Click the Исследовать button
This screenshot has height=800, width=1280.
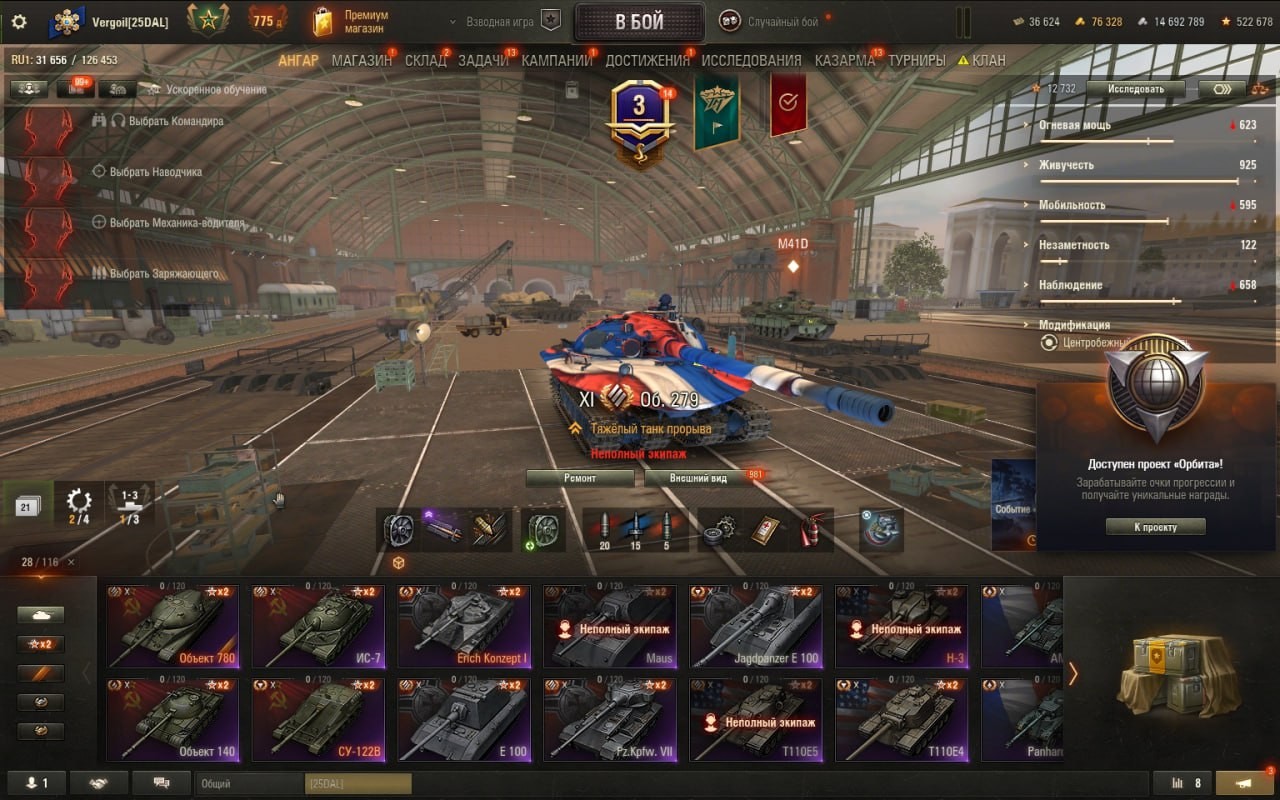pyautogui.click(x=1135, y=89)
